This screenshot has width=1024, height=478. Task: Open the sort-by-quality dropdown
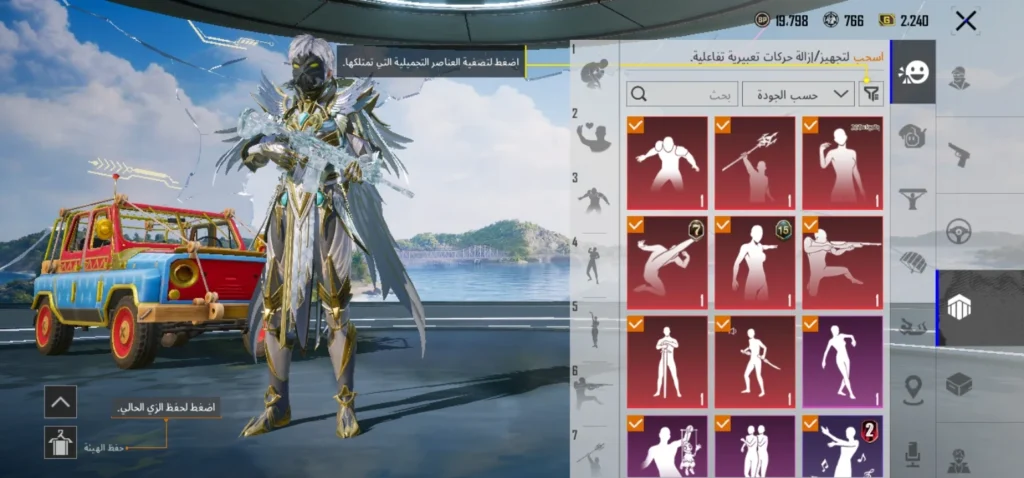(x=798, y=94)
